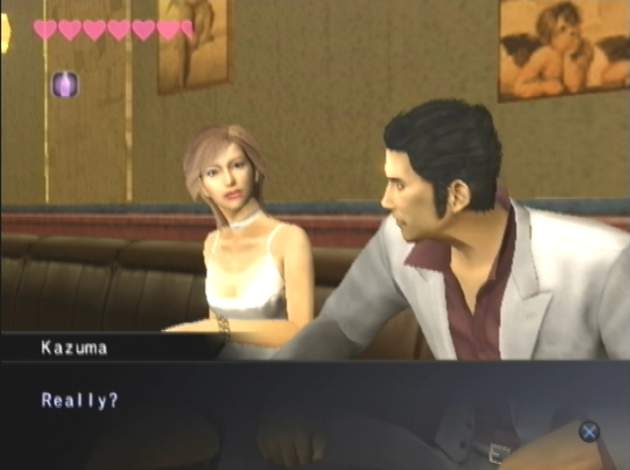Select the purple gem icon below the hearts
630x470 pixels.
[65, 84]
